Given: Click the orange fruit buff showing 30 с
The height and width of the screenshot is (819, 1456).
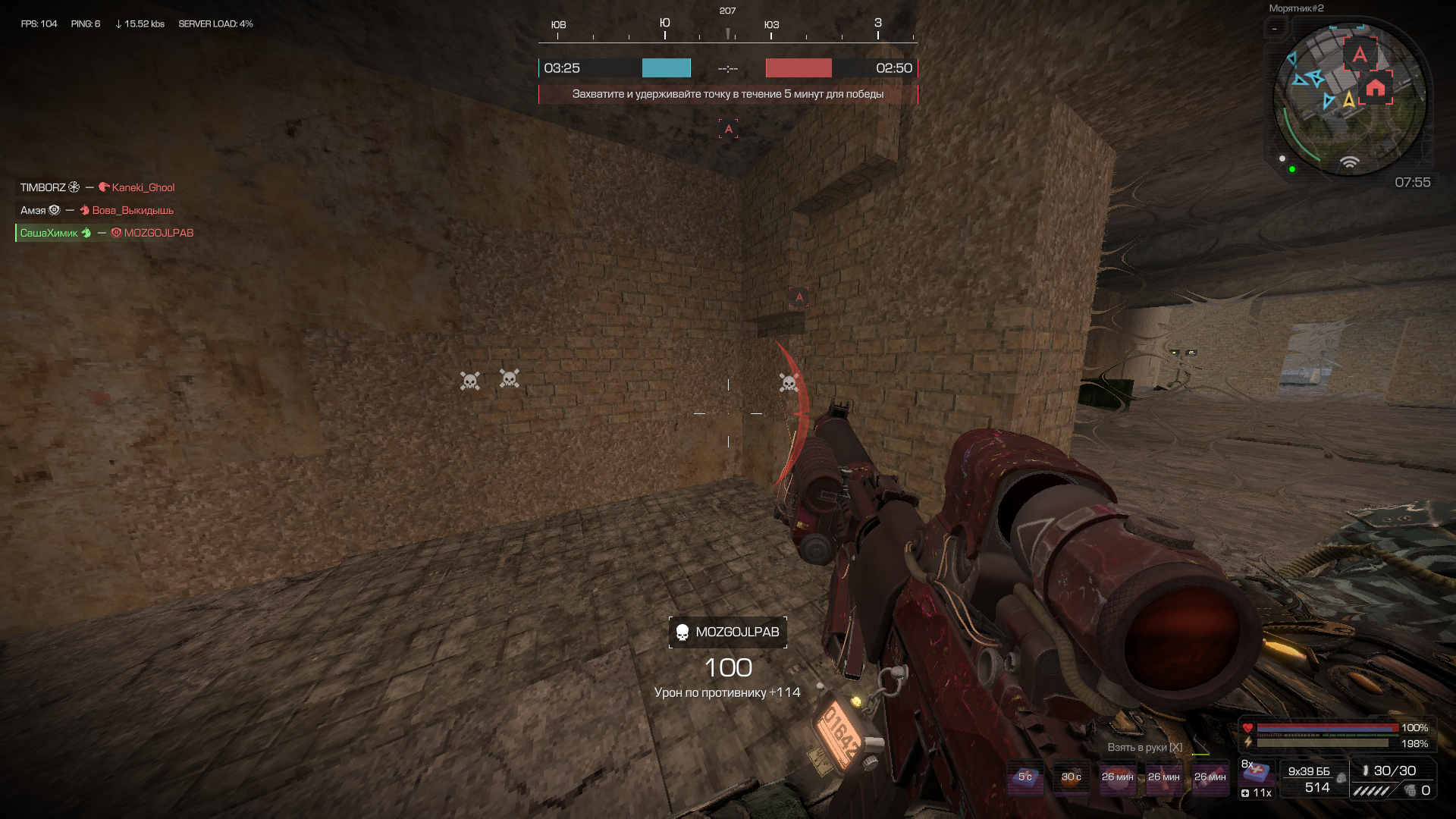Looking at the screenshot, I should (x=1071, y=779).
